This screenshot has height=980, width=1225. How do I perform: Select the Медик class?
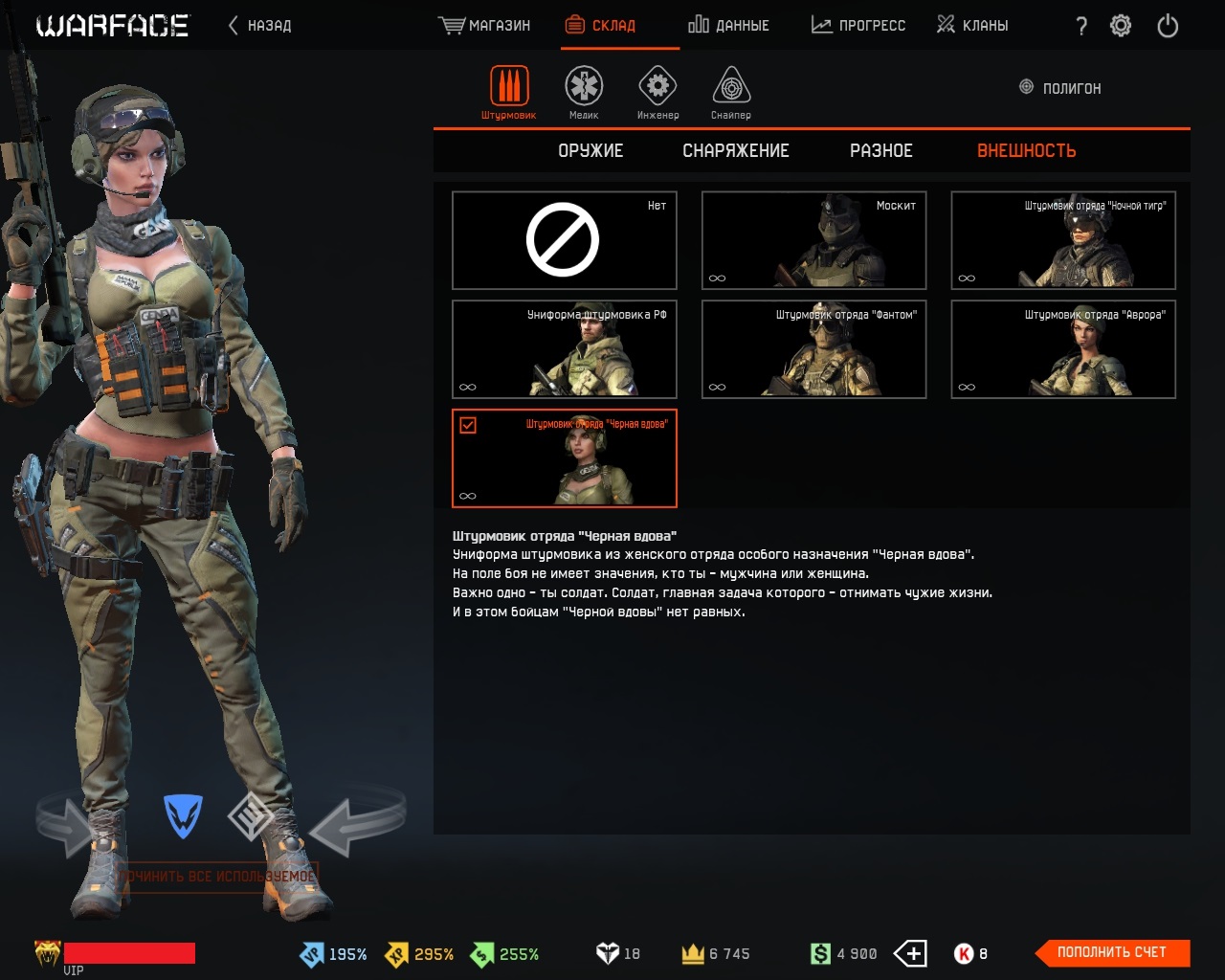584,93
